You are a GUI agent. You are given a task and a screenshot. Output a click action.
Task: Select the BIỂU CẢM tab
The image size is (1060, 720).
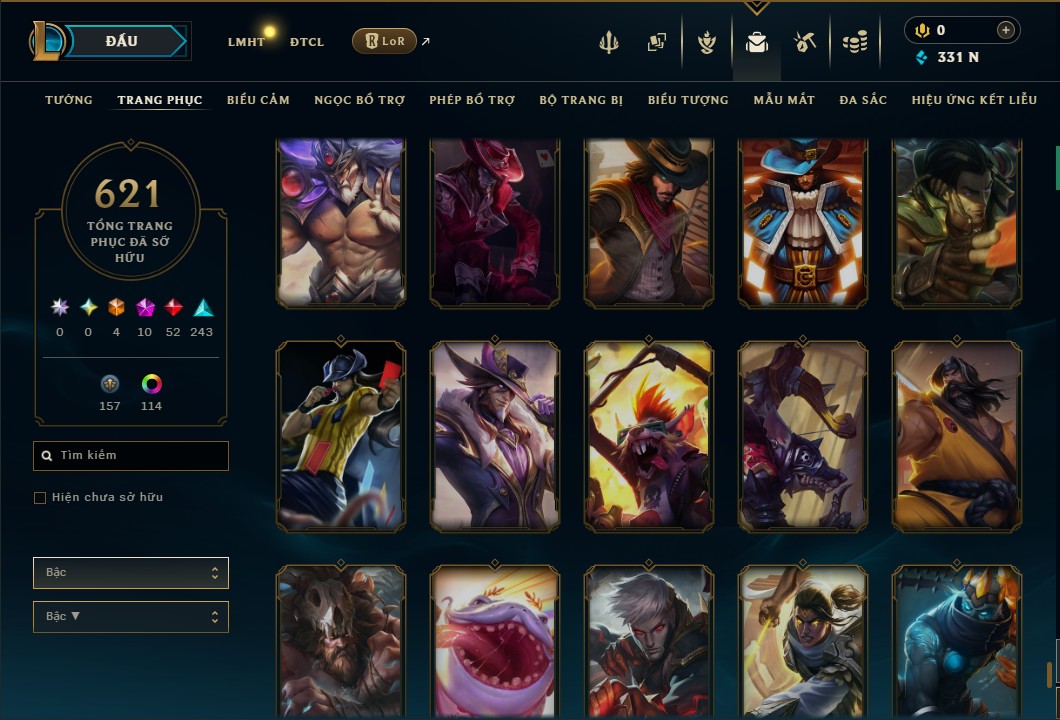point(258,100)
